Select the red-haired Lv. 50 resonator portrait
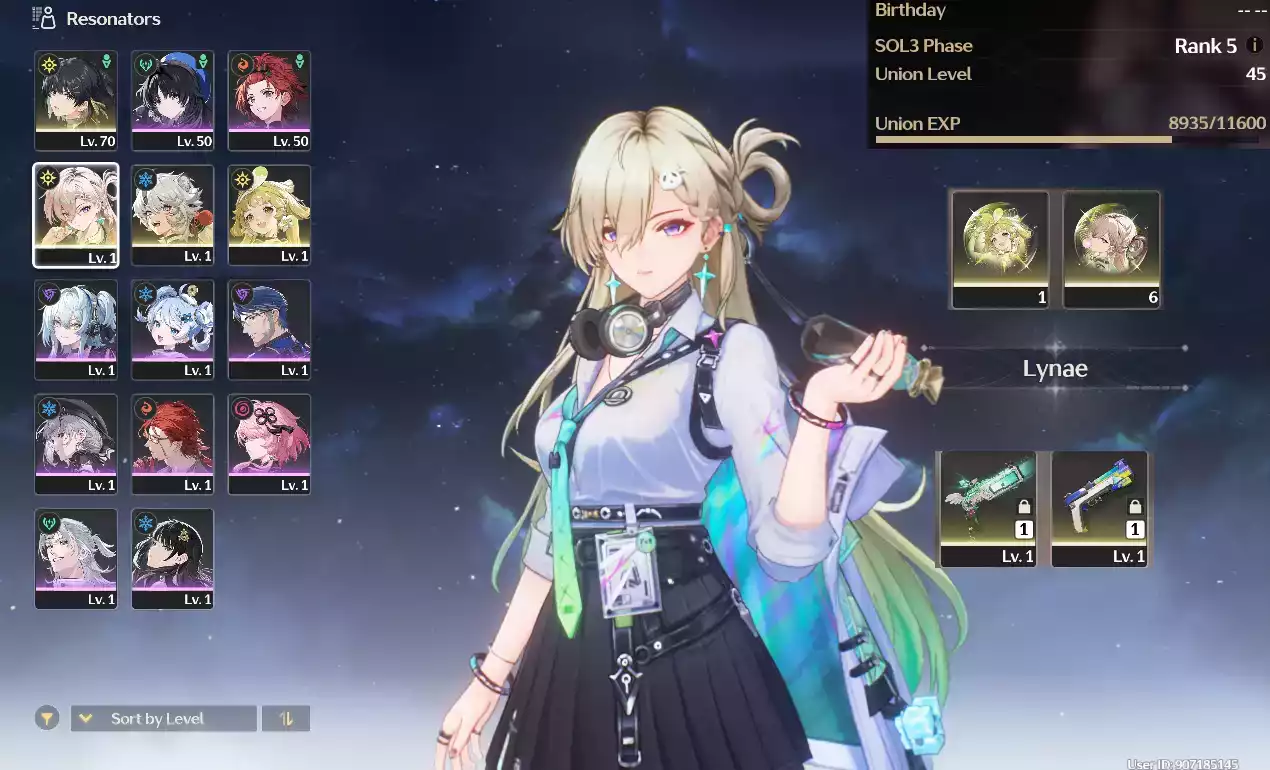 [x=269, y=100]
